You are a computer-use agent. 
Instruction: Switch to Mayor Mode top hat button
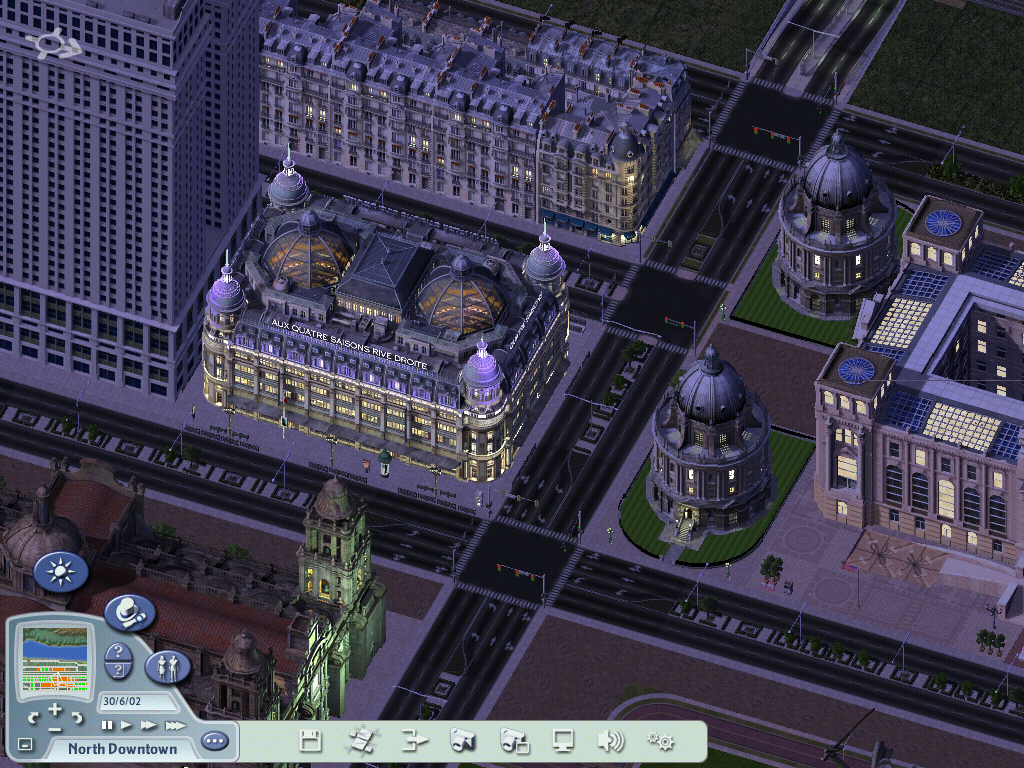pyautogui.click(x=130, y=612)
